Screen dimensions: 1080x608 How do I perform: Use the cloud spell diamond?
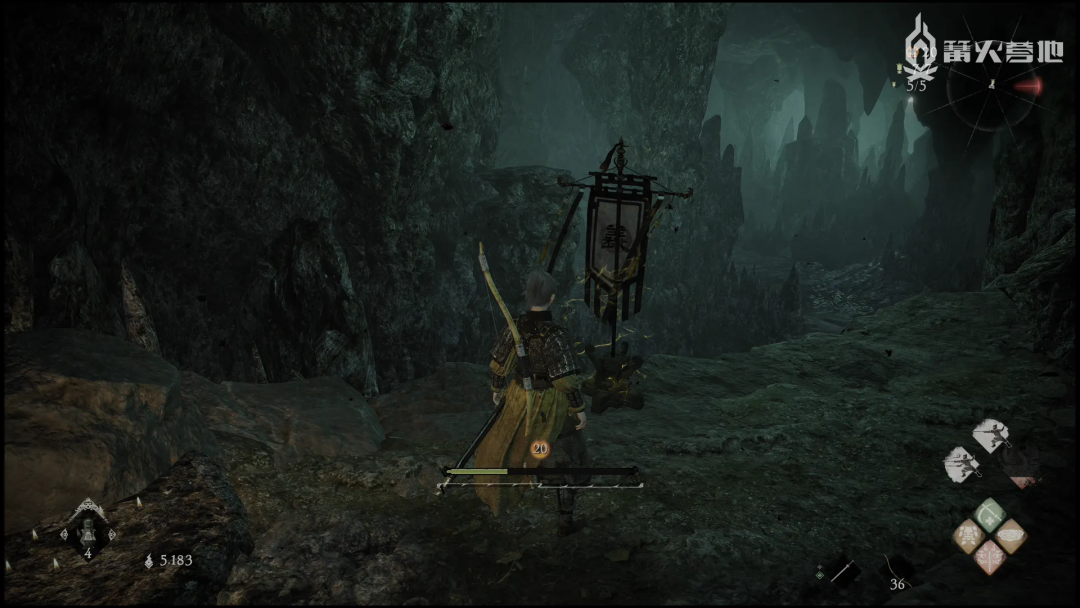pos(1010,536)
